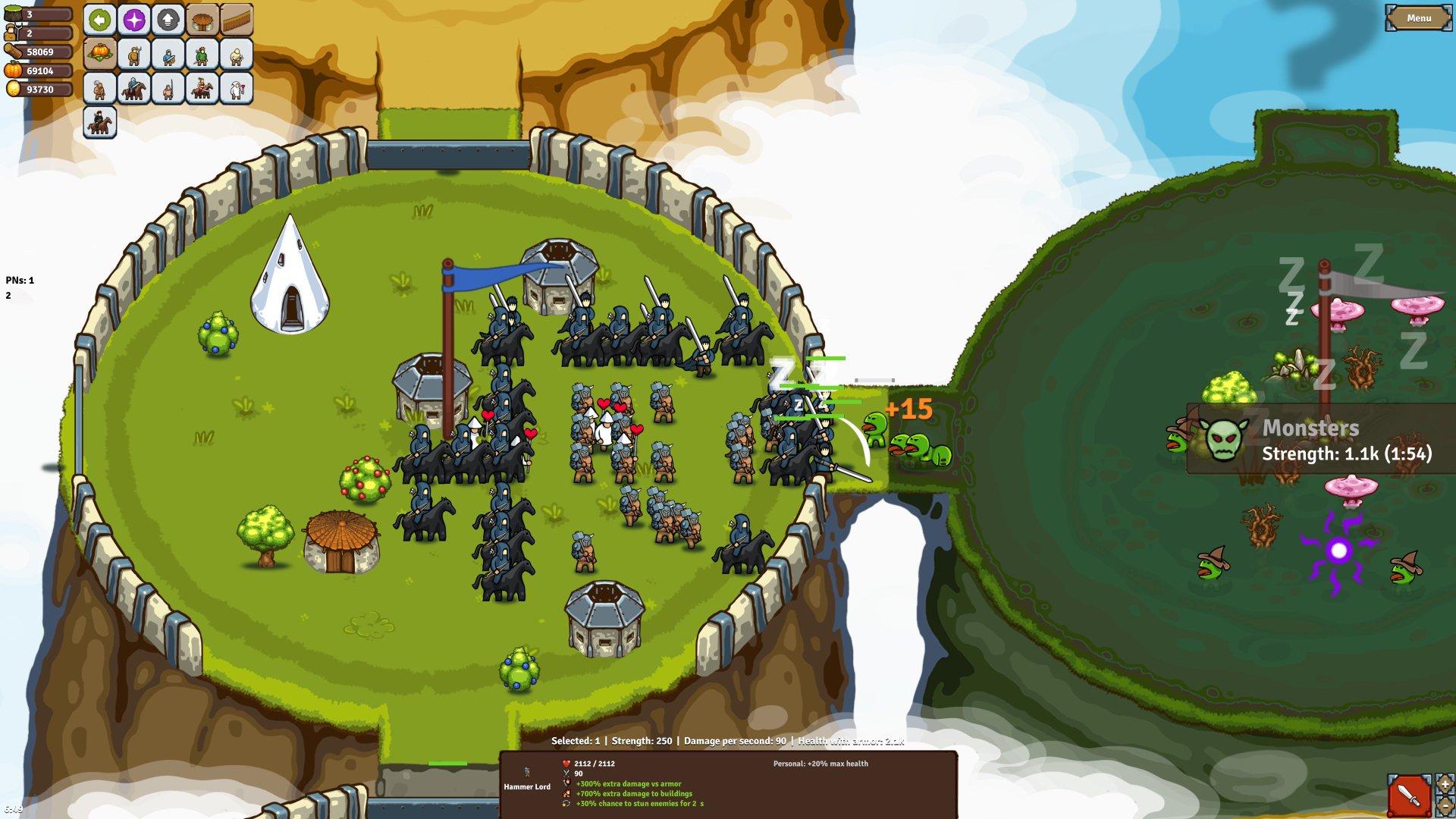Click the gray upgrade arrow icon
This screenshot has height=819, width=1456.
[168, 20]
